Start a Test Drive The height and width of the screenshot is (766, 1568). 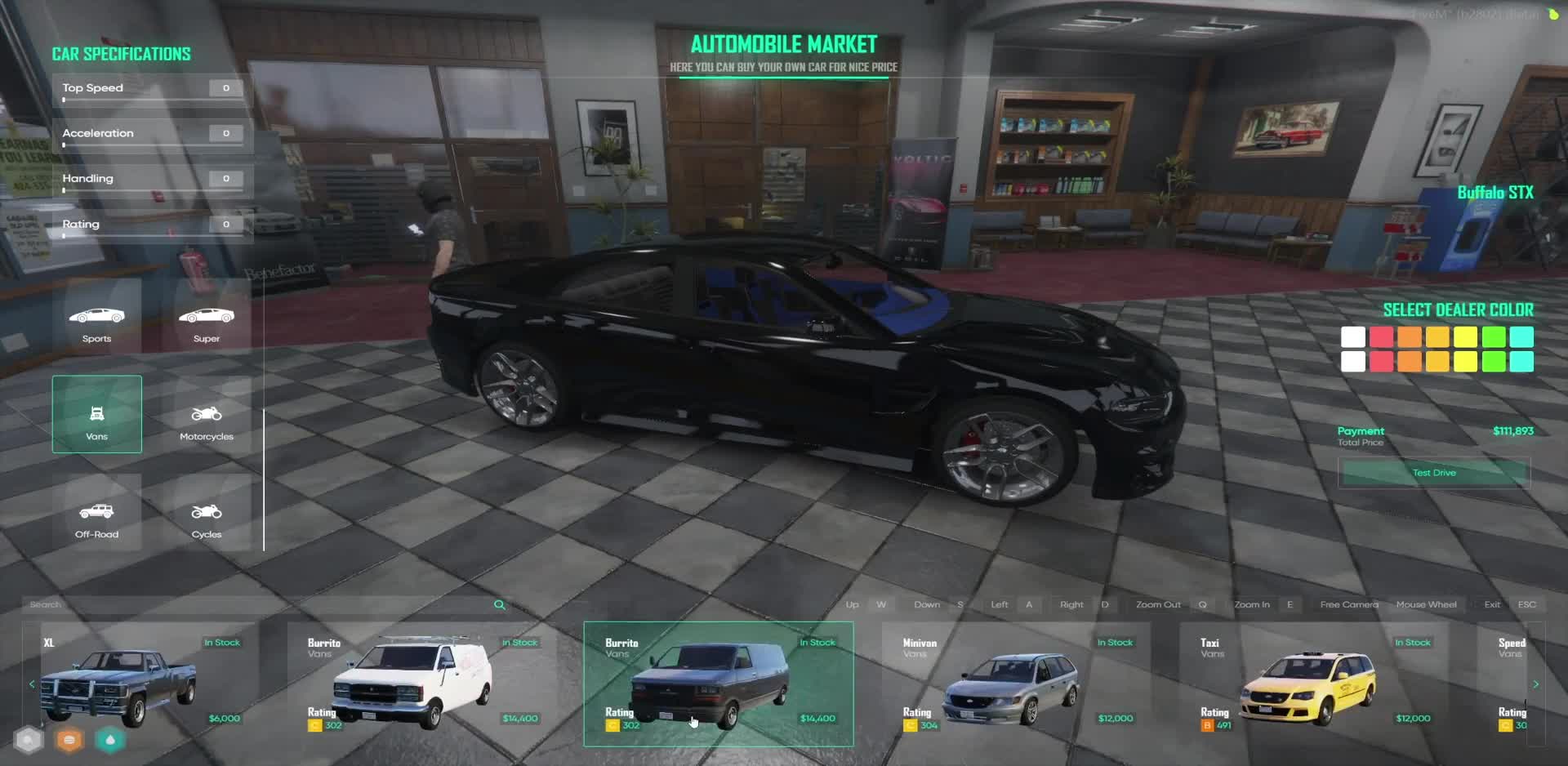tap(1433, 473)
